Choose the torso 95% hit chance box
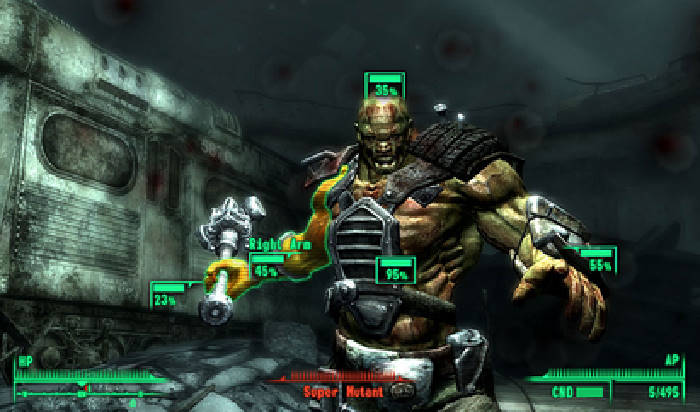The height and width of the screenshot is (412, 700). tap(396, 271)
